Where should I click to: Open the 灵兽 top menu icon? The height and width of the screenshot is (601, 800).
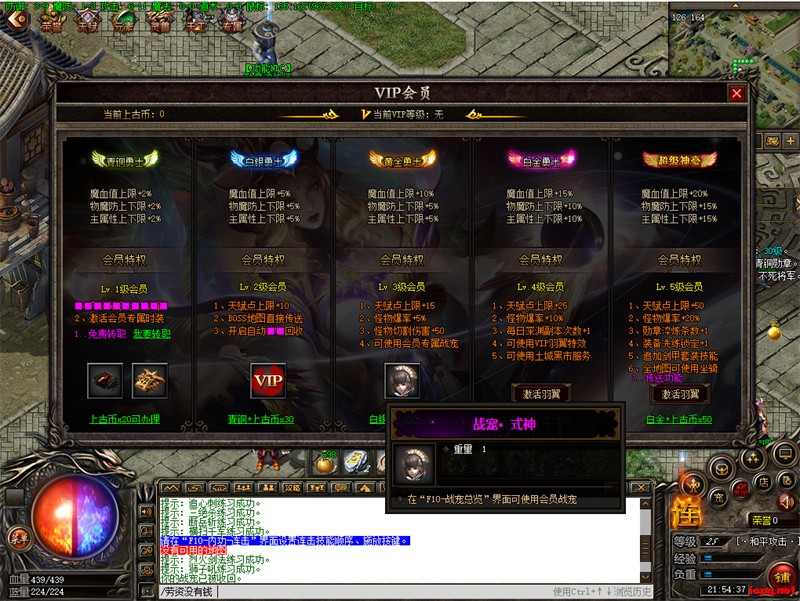(160, 23)
